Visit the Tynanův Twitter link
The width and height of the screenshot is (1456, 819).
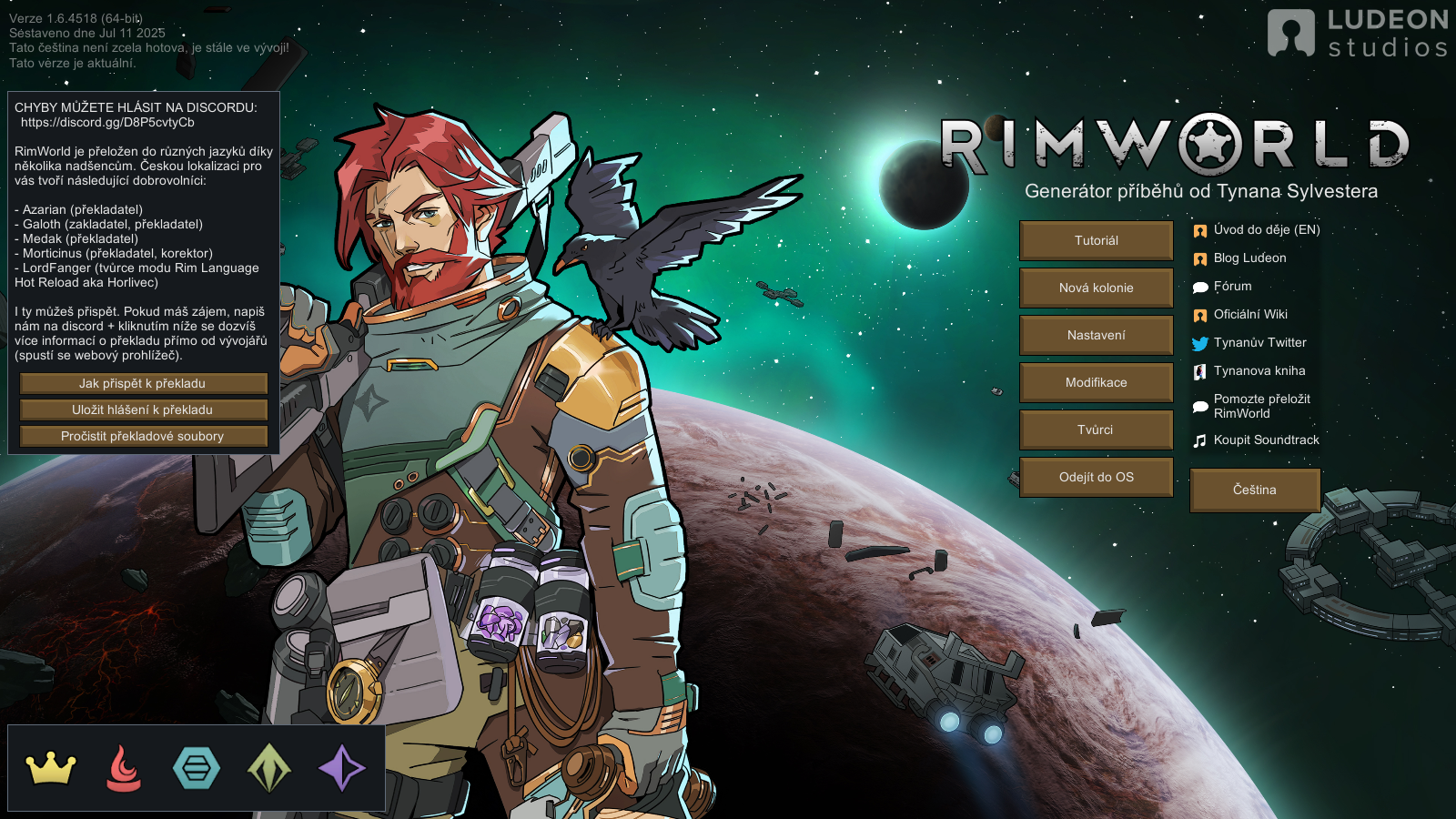[1259, 343]
